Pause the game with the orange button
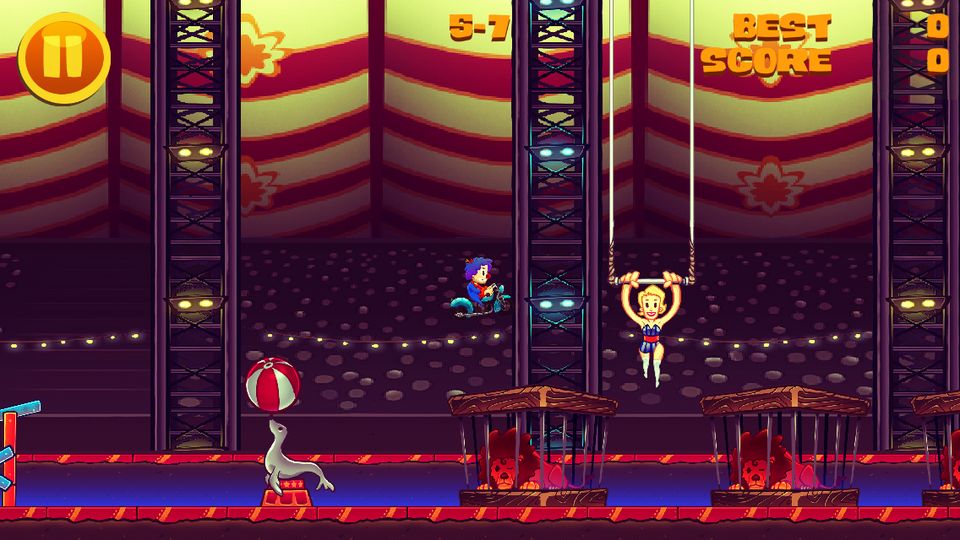Image resolution: width=960 pixels, height=540 pixels. [x=63, y=57]
